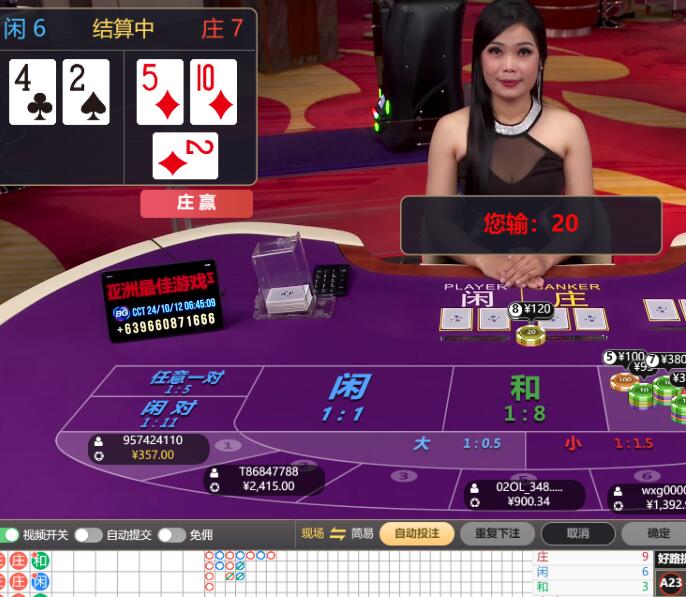
Task: Select player seat T86847788
Action: [x=266, y=479]
